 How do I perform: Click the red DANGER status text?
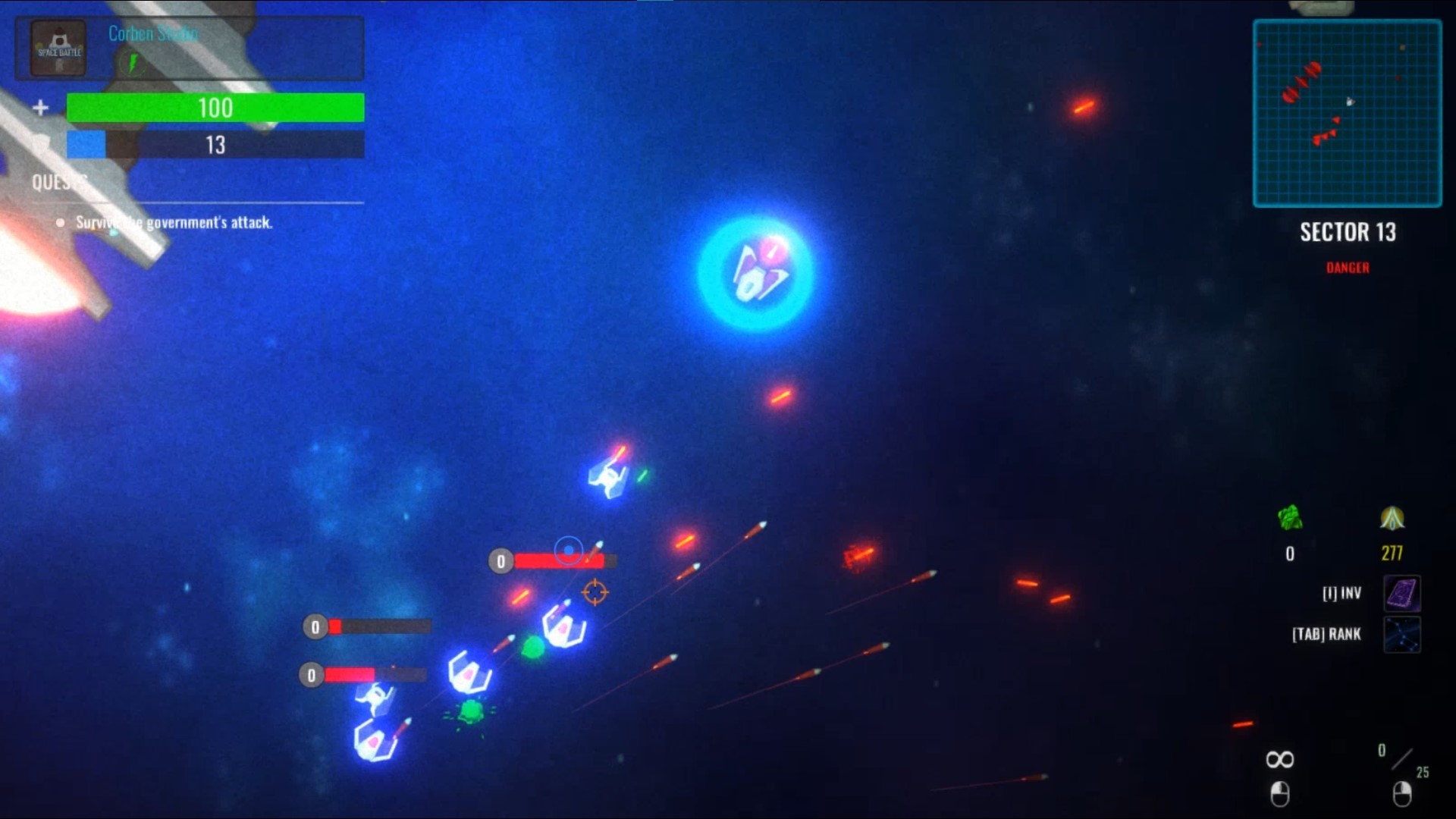point(1347,267)
